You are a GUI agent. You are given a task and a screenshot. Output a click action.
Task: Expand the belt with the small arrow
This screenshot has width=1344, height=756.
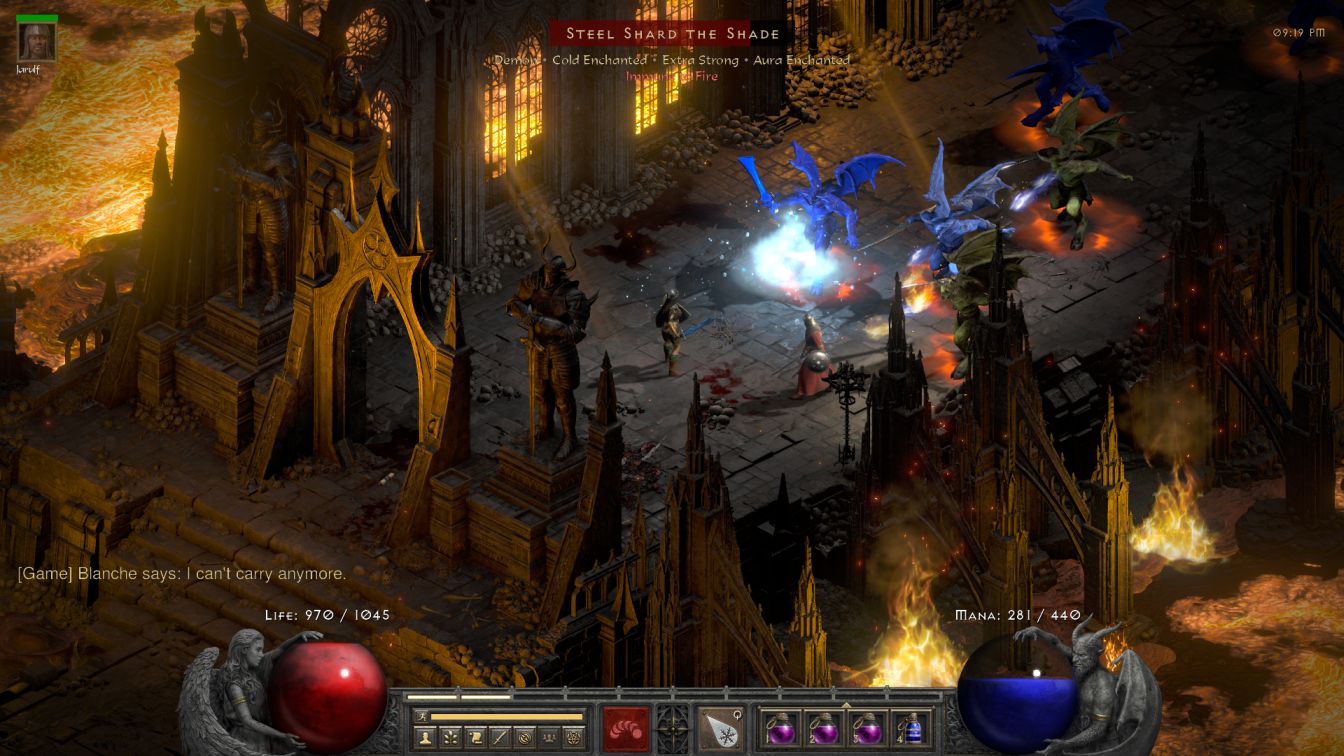point(845,703)
